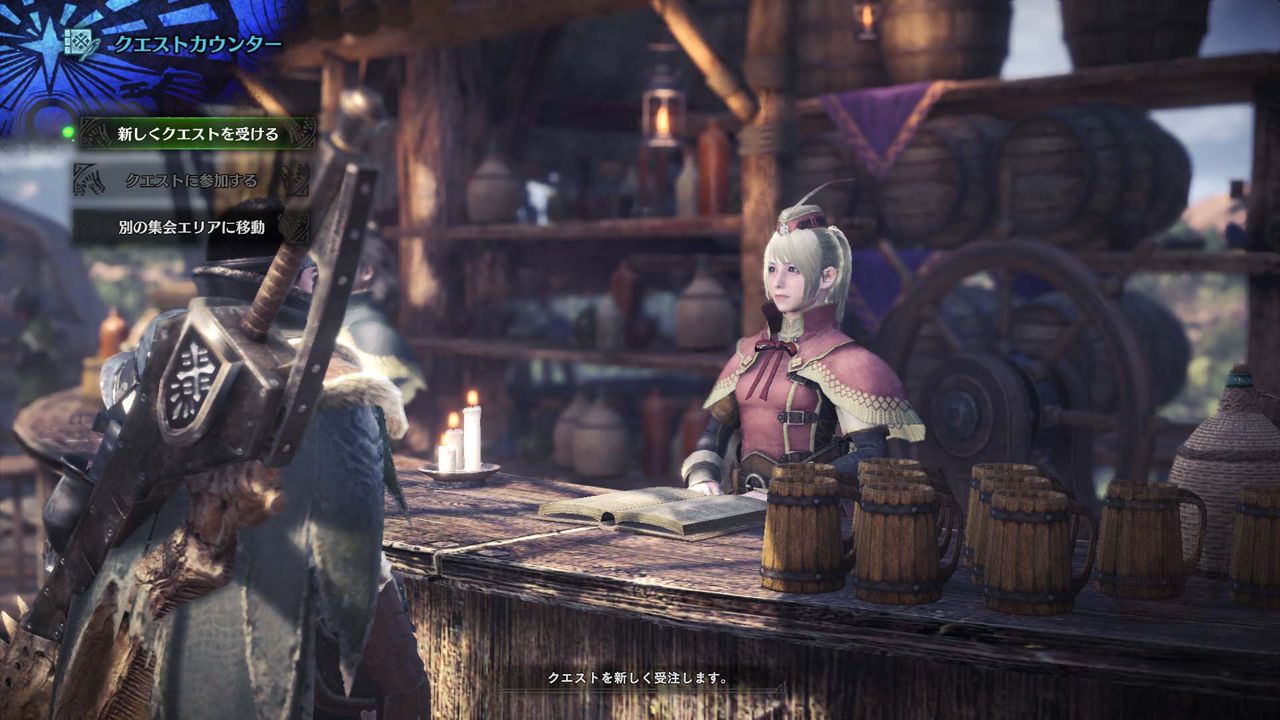Toggle the green selection indicator dot

coord(68,132)
